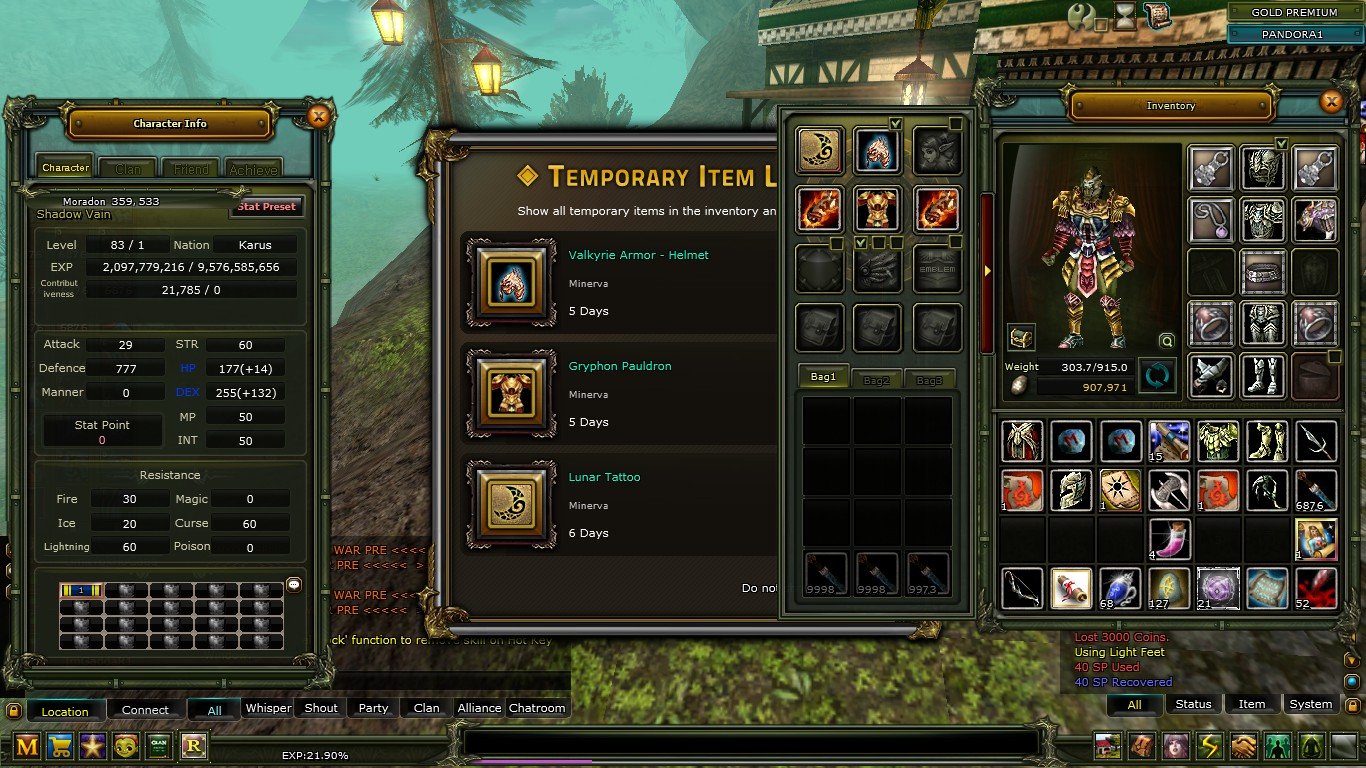The image size is (1366, 768).
Task: Select the Party chat tab
Action: [x=373, y=708]
